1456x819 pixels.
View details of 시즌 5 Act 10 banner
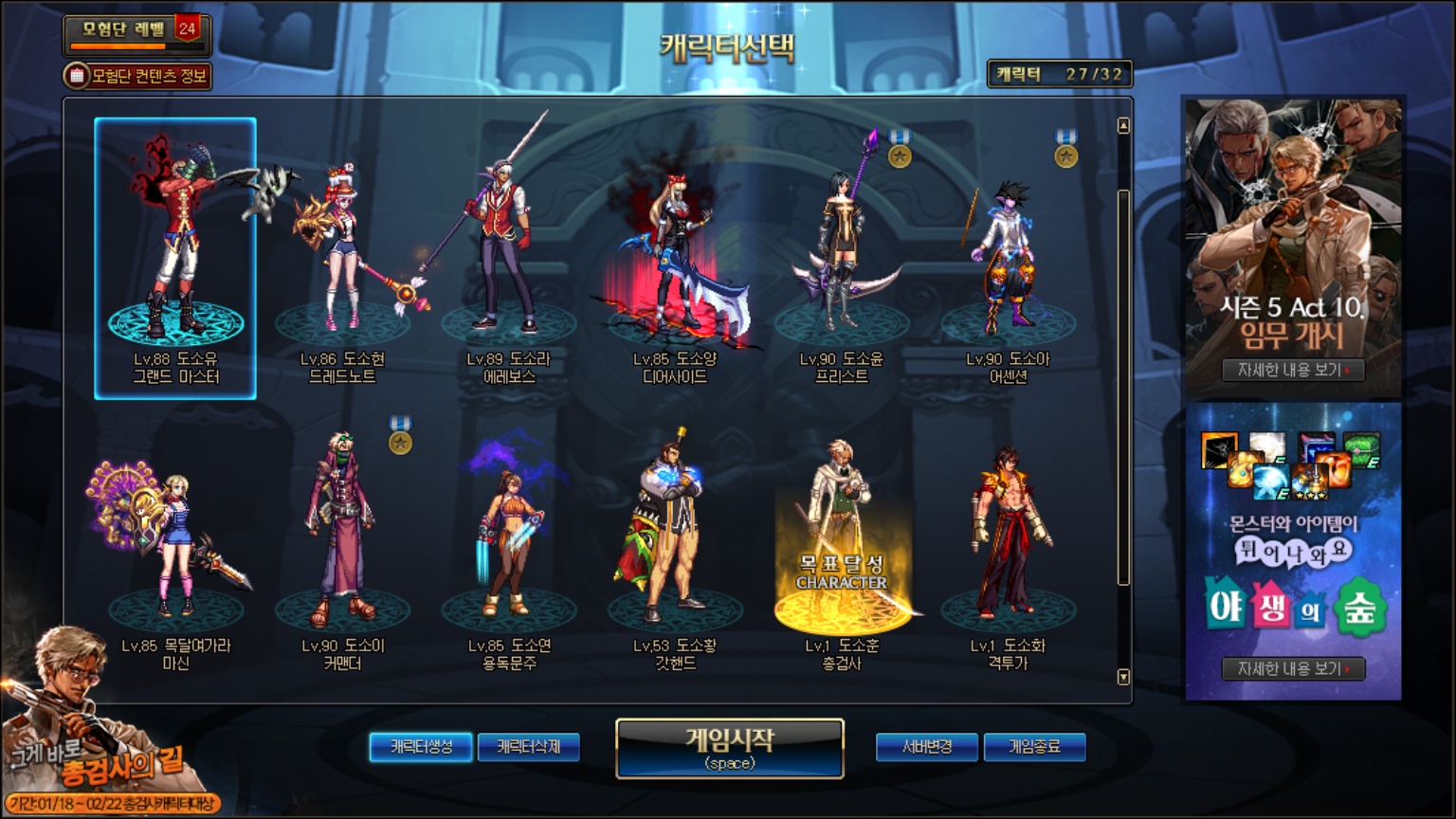tap(1293, 370)
